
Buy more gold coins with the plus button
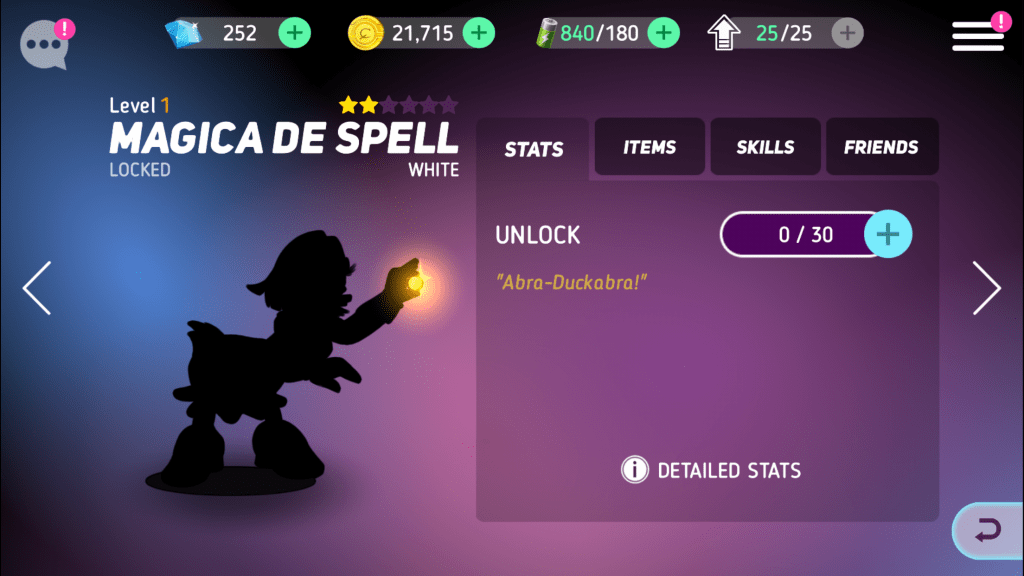tap(479, 33)
